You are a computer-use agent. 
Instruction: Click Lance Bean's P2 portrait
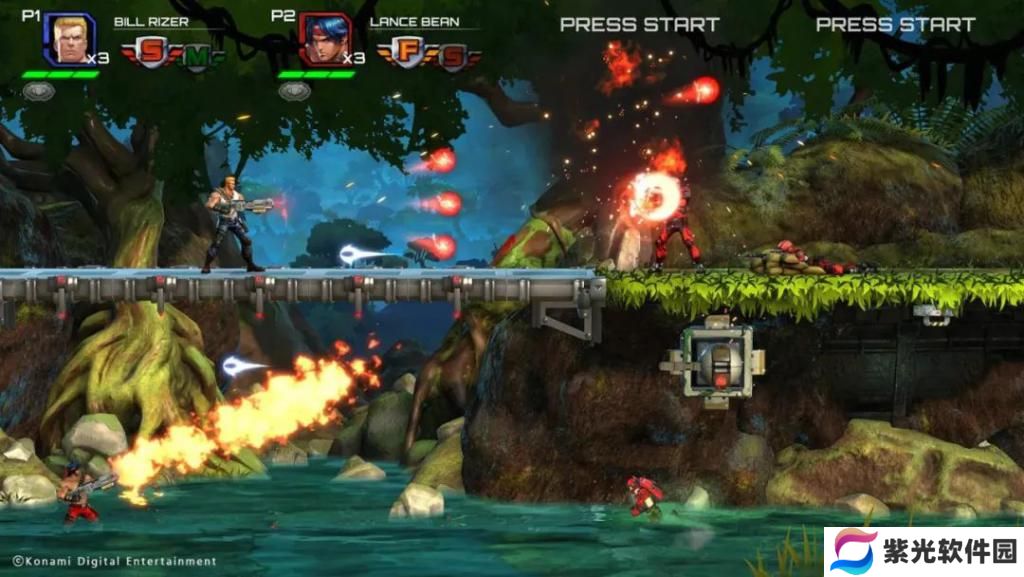324,39
